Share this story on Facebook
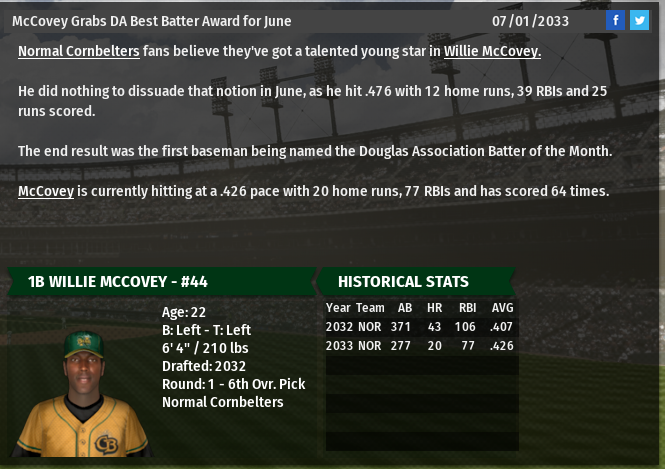This screenshot has width=665, height=469. pos(616,20)
